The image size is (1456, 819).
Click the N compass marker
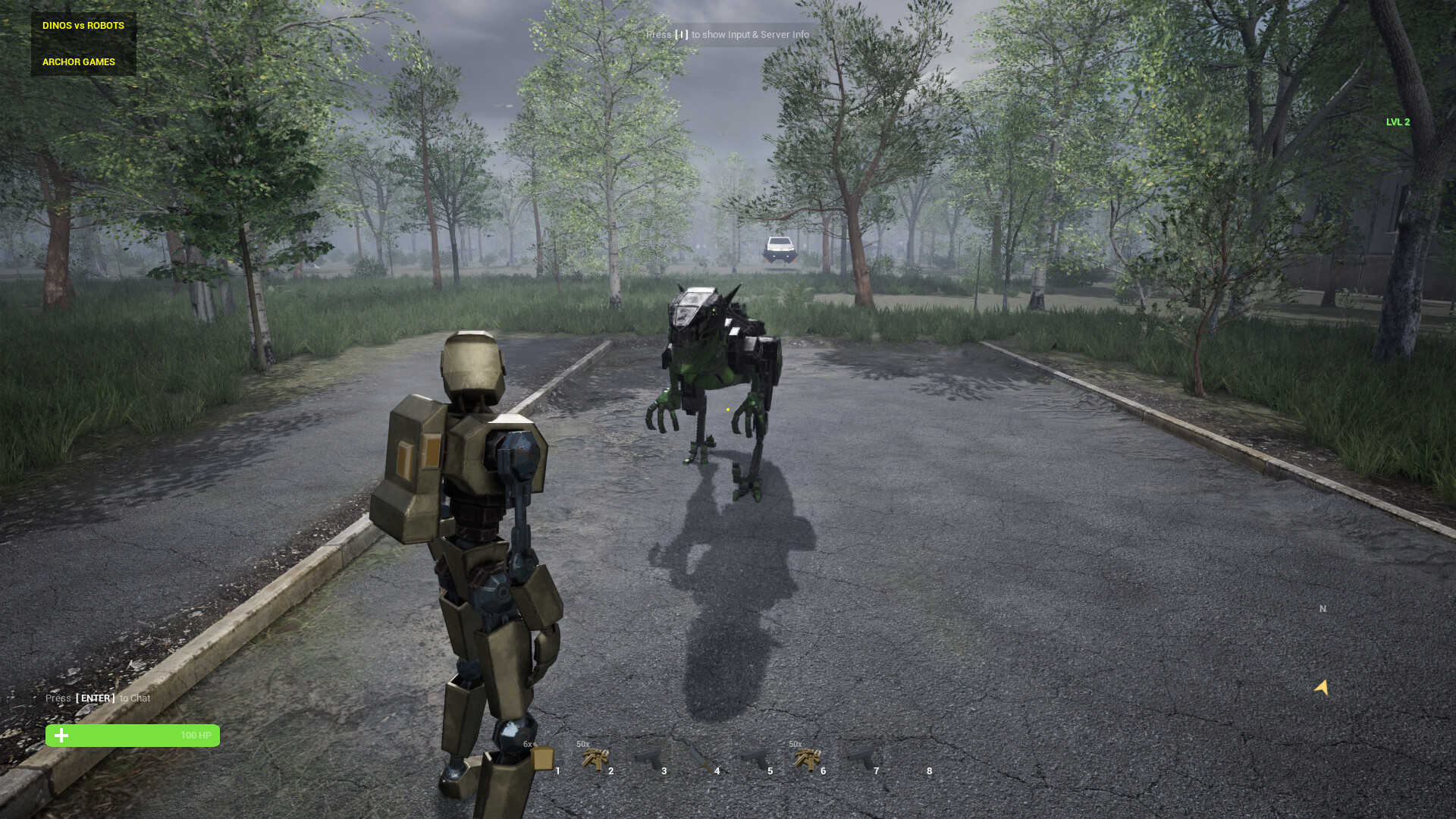coord(1323,609)
